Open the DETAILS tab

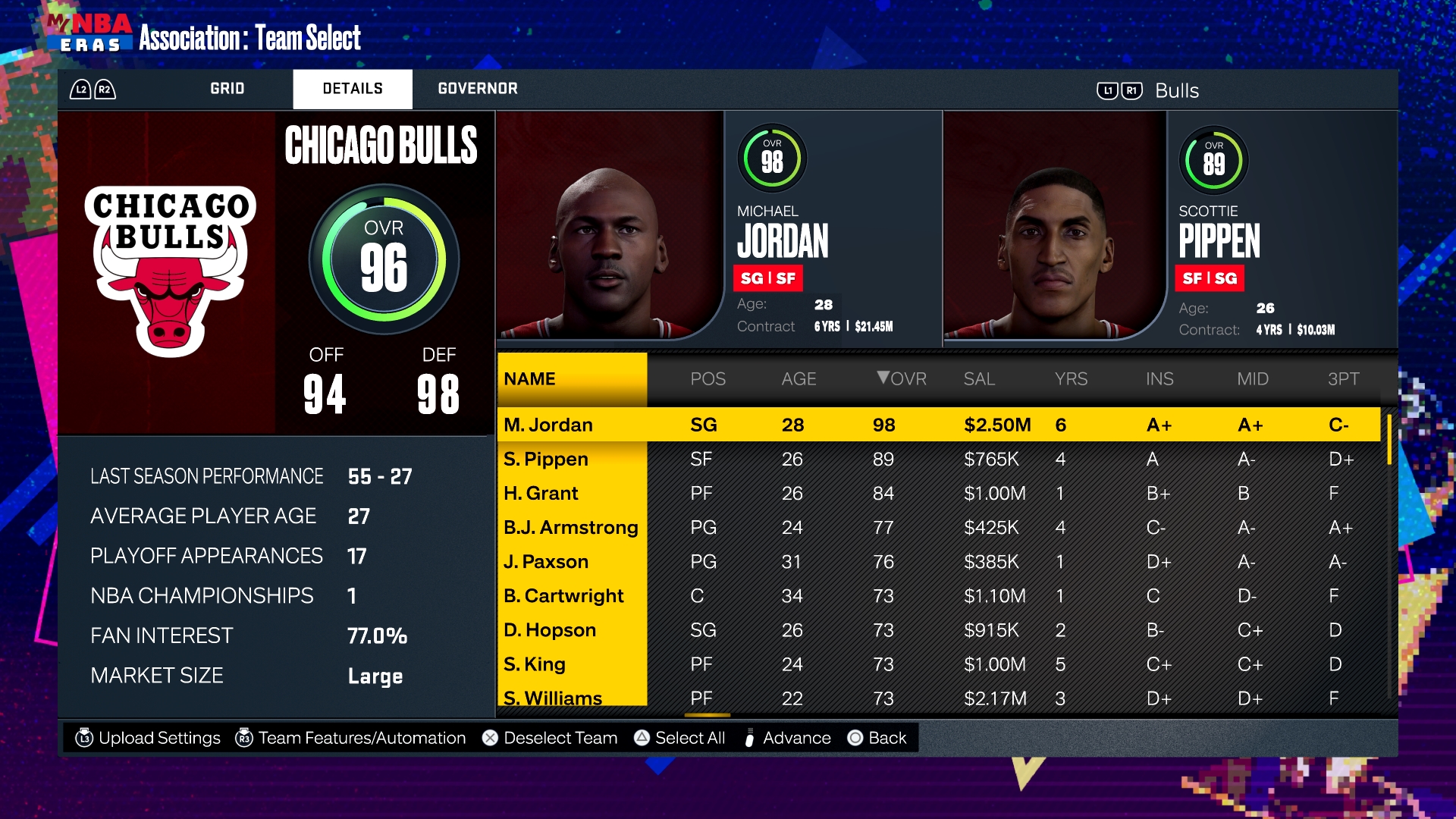[x=353, y=89]
